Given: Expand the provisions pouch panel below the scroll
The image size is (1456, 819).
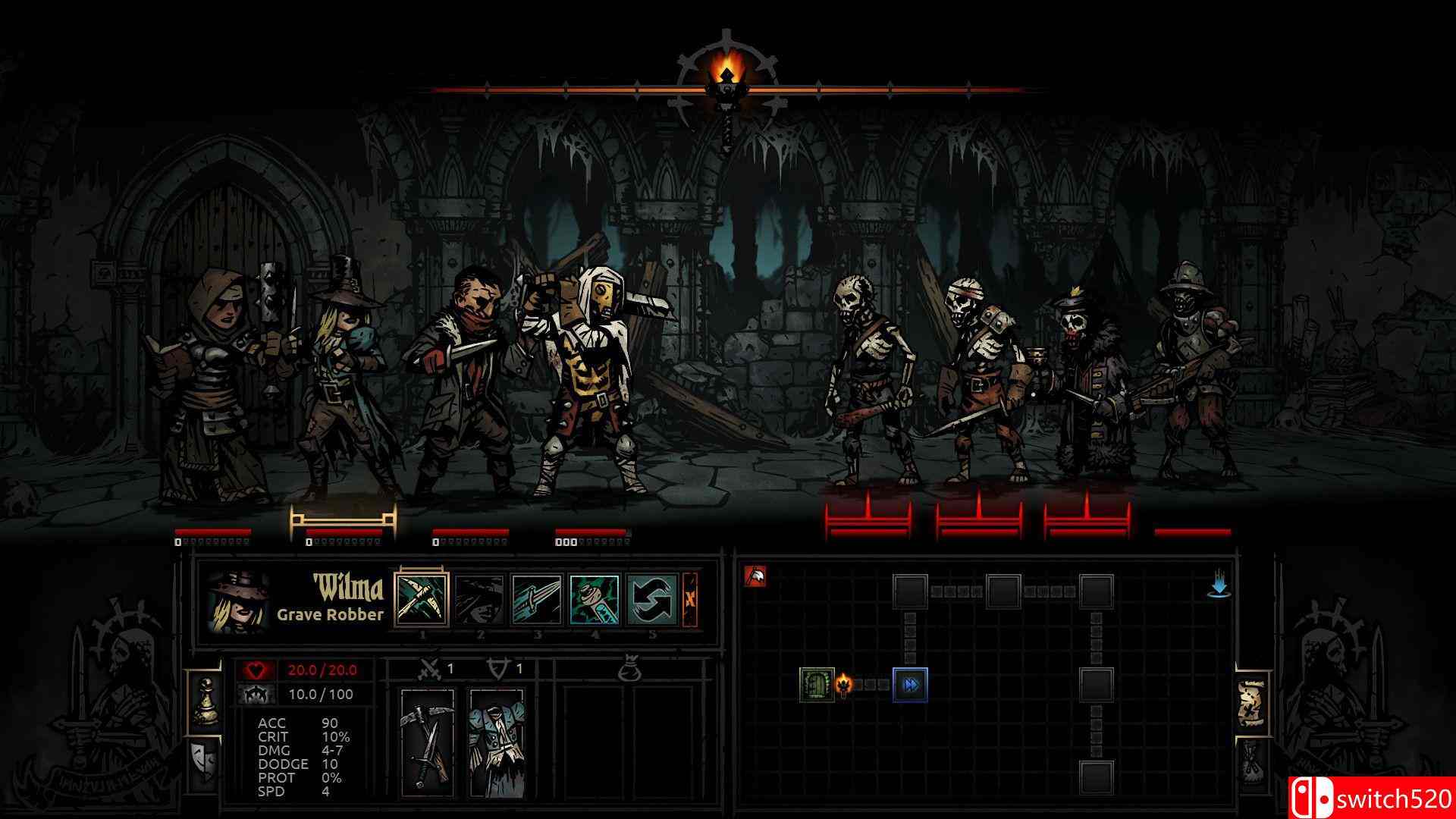Looking at the screenshot, I should coord(1250,761).
